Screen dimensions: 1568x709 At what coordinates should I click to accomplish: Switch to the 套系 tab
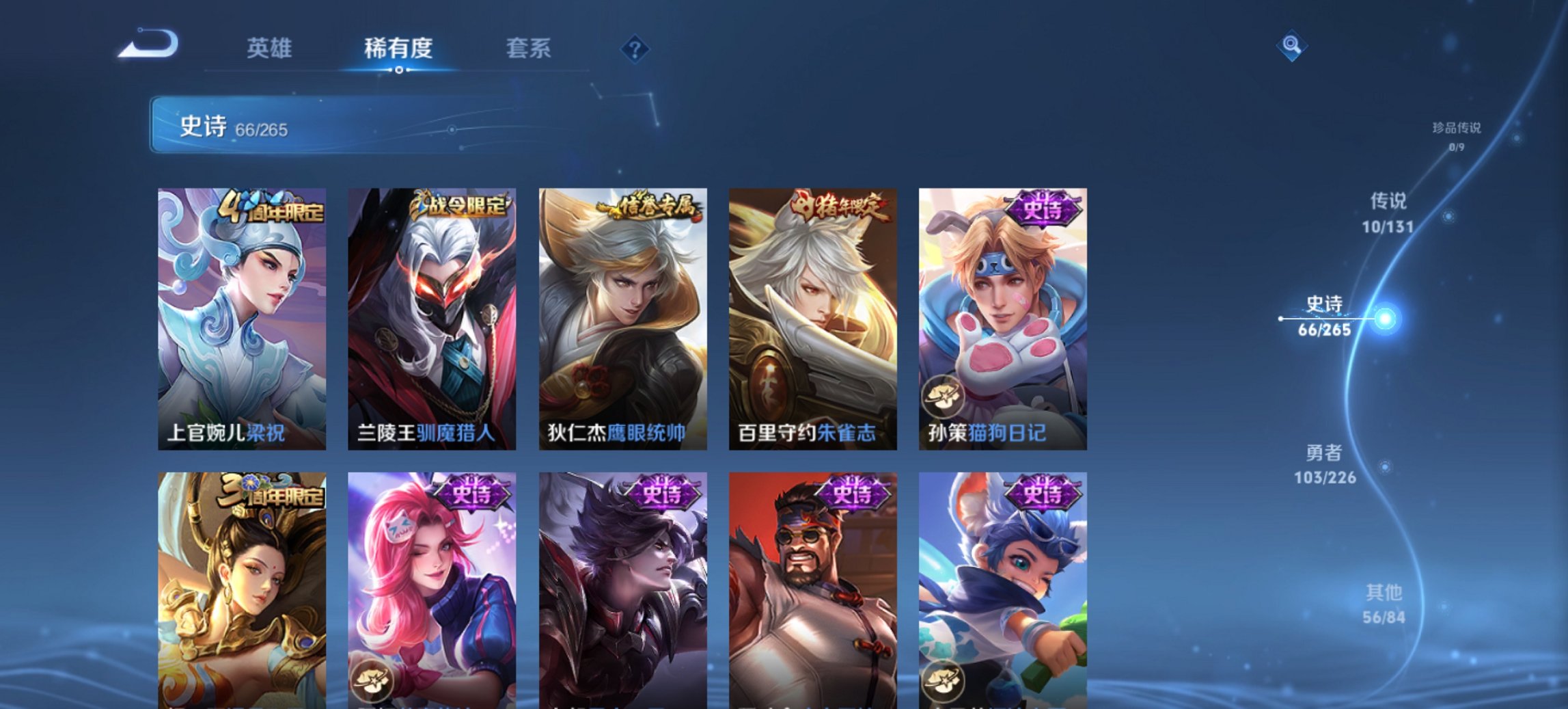click(528, 49)
